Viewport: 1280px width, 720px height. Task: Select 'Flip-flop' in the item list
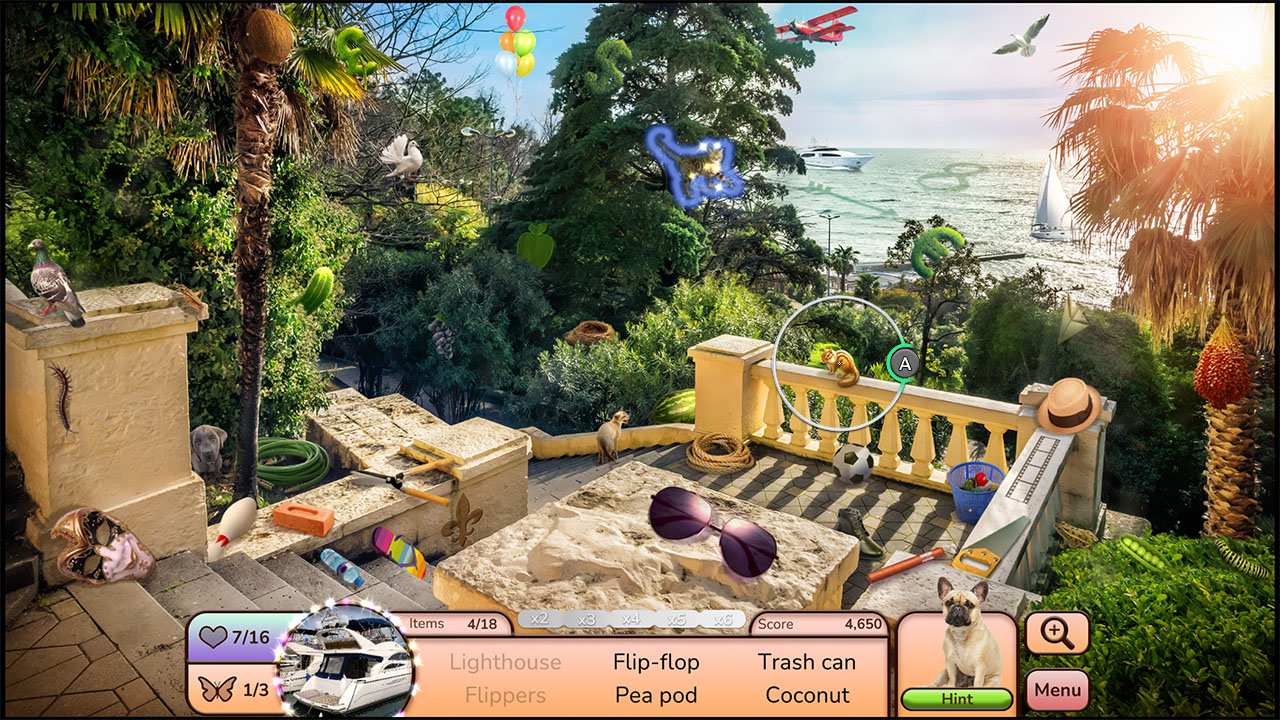(x=656, y=662)
